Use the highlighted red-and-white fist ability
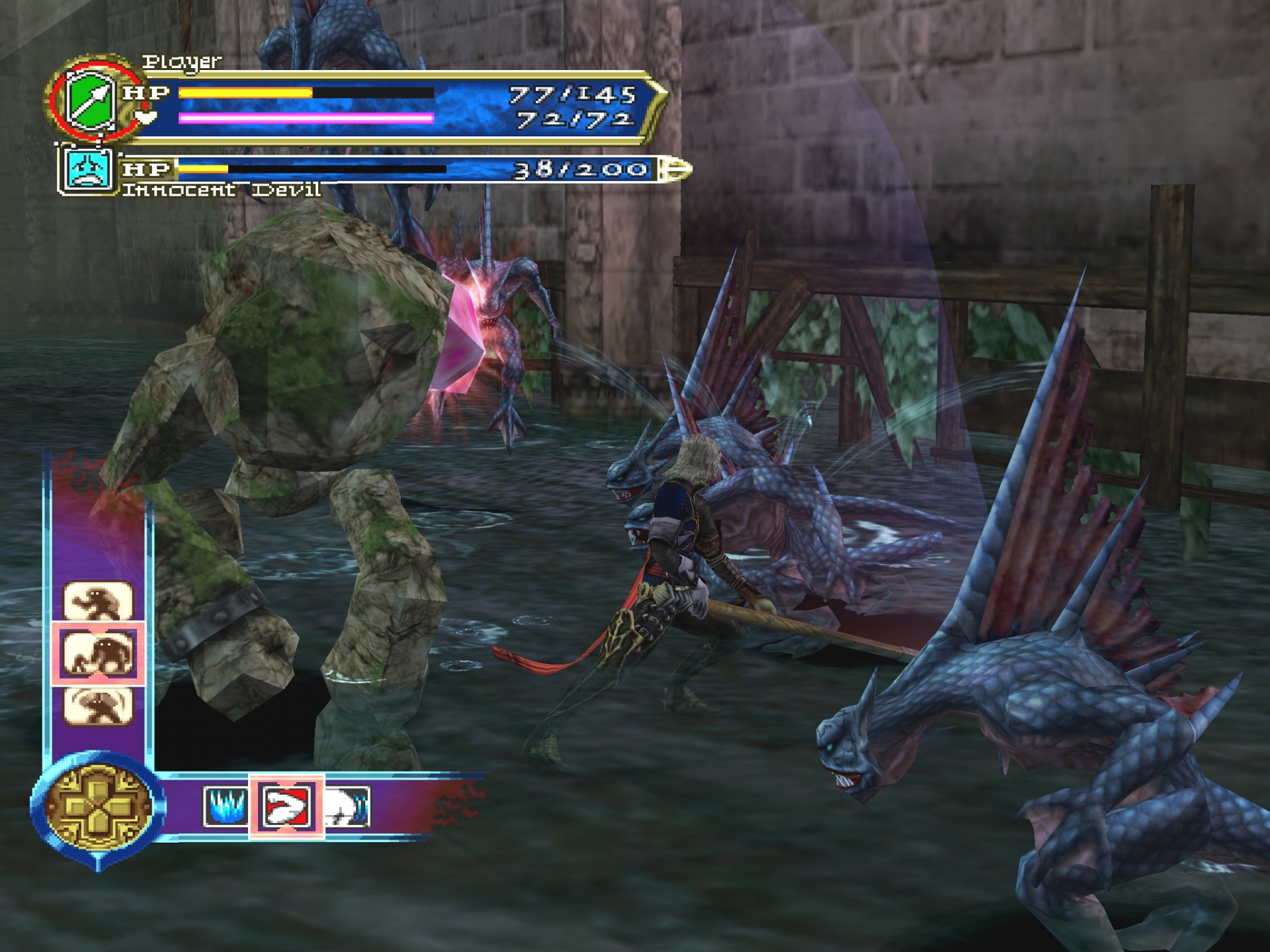Viewport: 1270px width, 952px height. 286,807
